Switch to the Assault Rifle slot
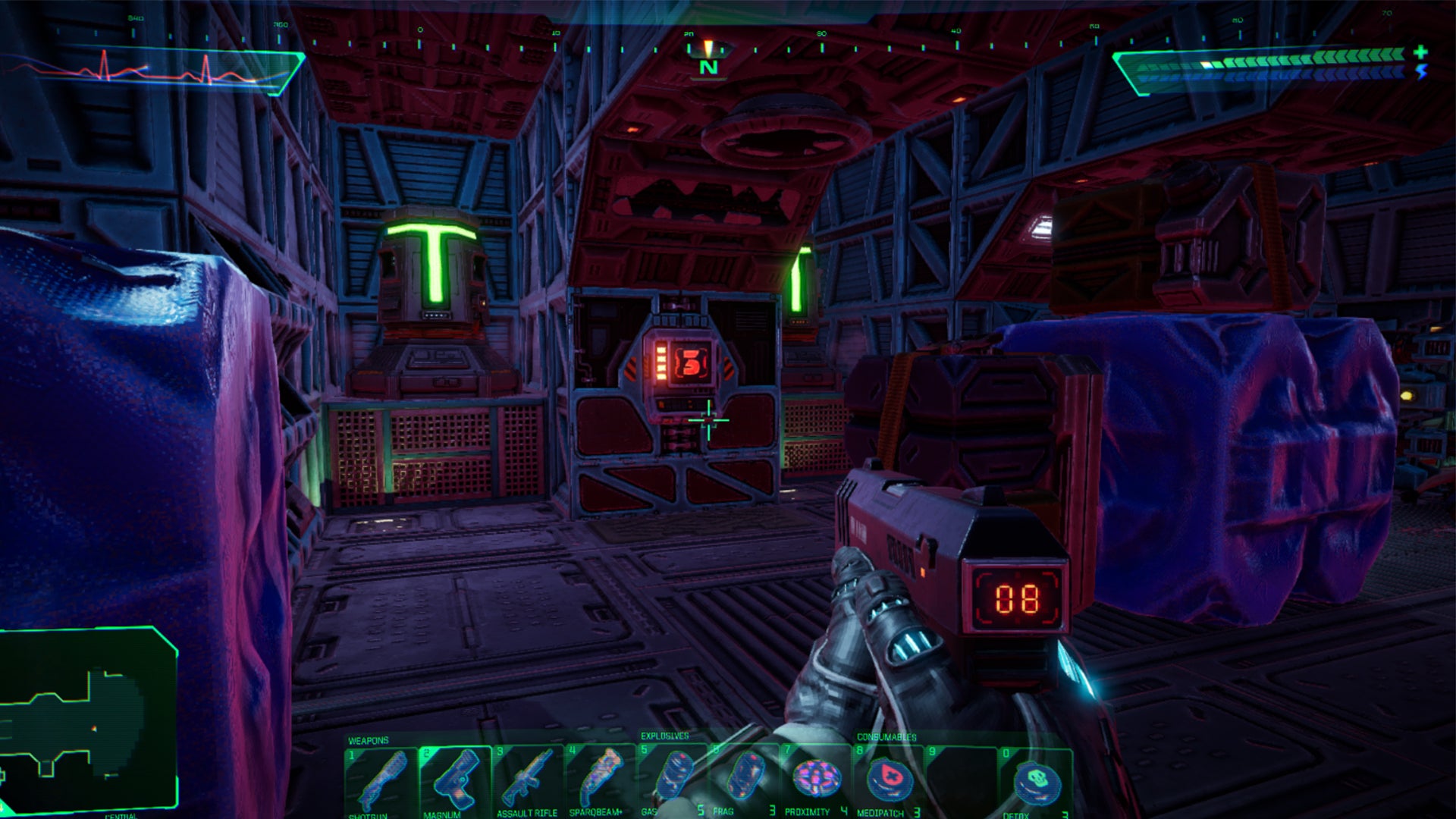 tap(527, 781)
